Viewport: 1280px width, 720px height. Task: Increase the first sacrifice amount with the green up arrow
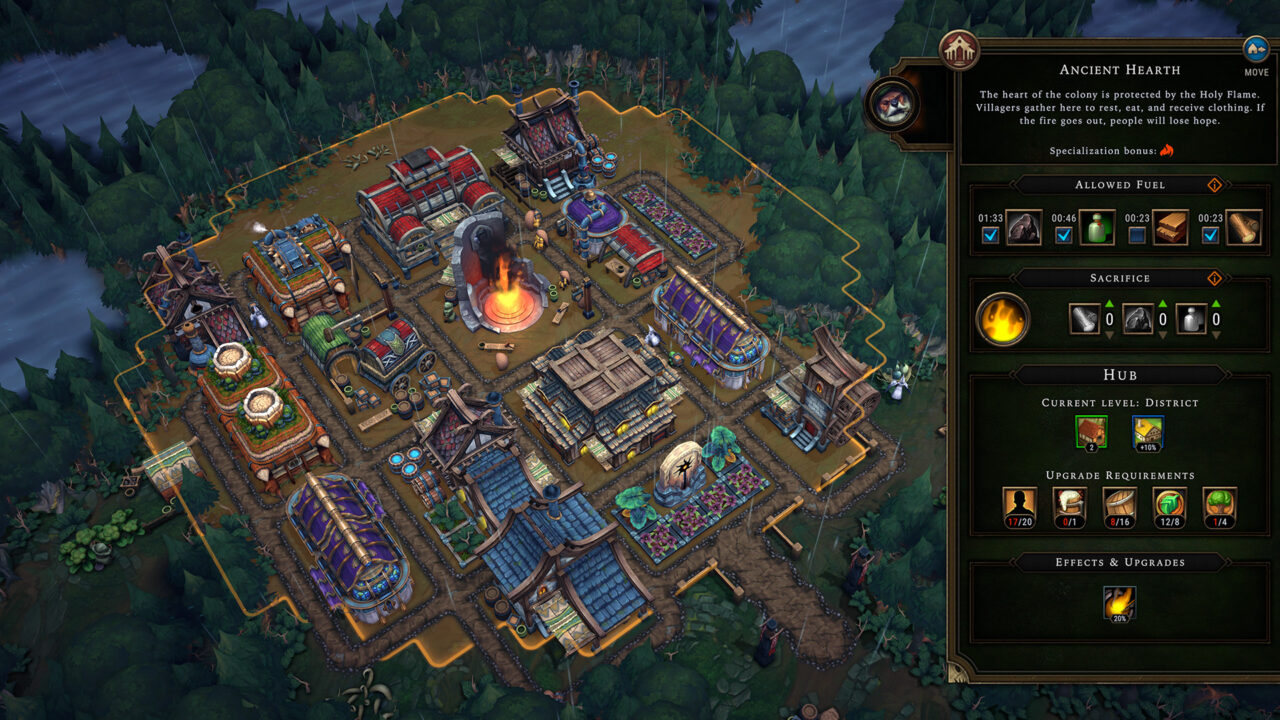click(1108, 303)
